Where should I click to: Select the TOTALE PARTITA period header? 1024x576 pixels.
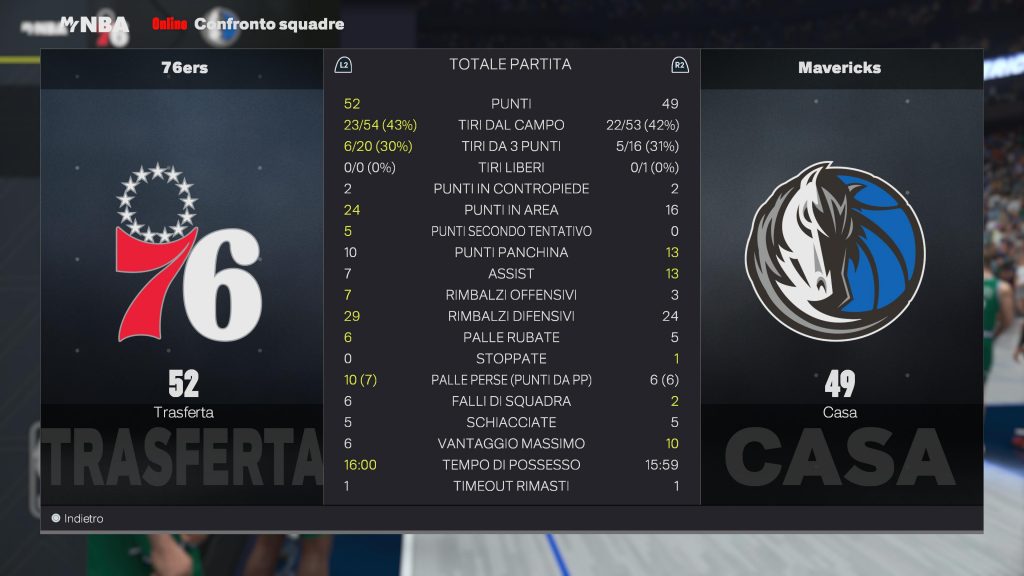pos(510,65)
